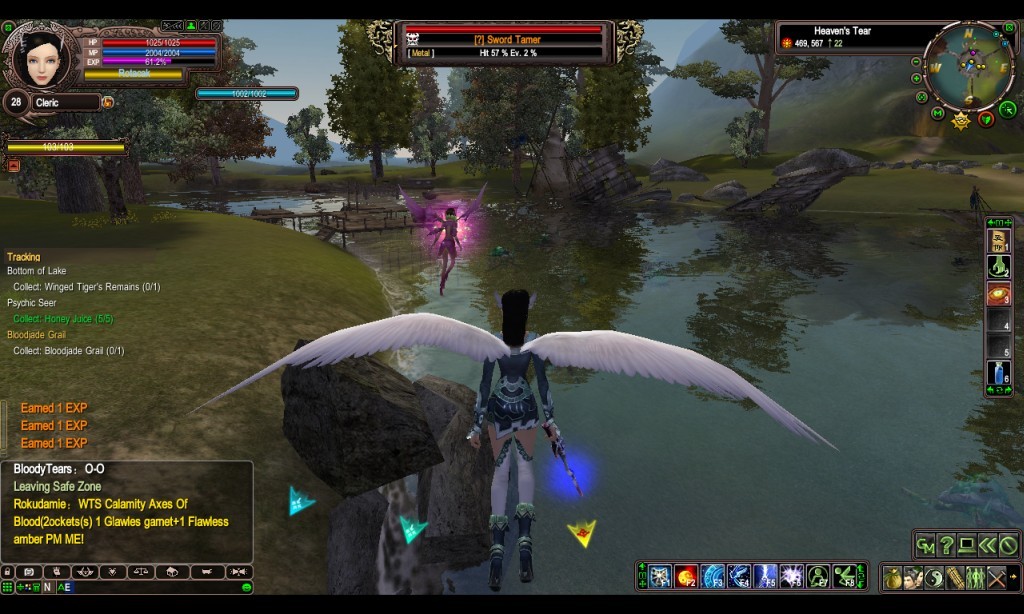Click the circular minimap
Screen dimensions: 1024x614
[969, 66]
